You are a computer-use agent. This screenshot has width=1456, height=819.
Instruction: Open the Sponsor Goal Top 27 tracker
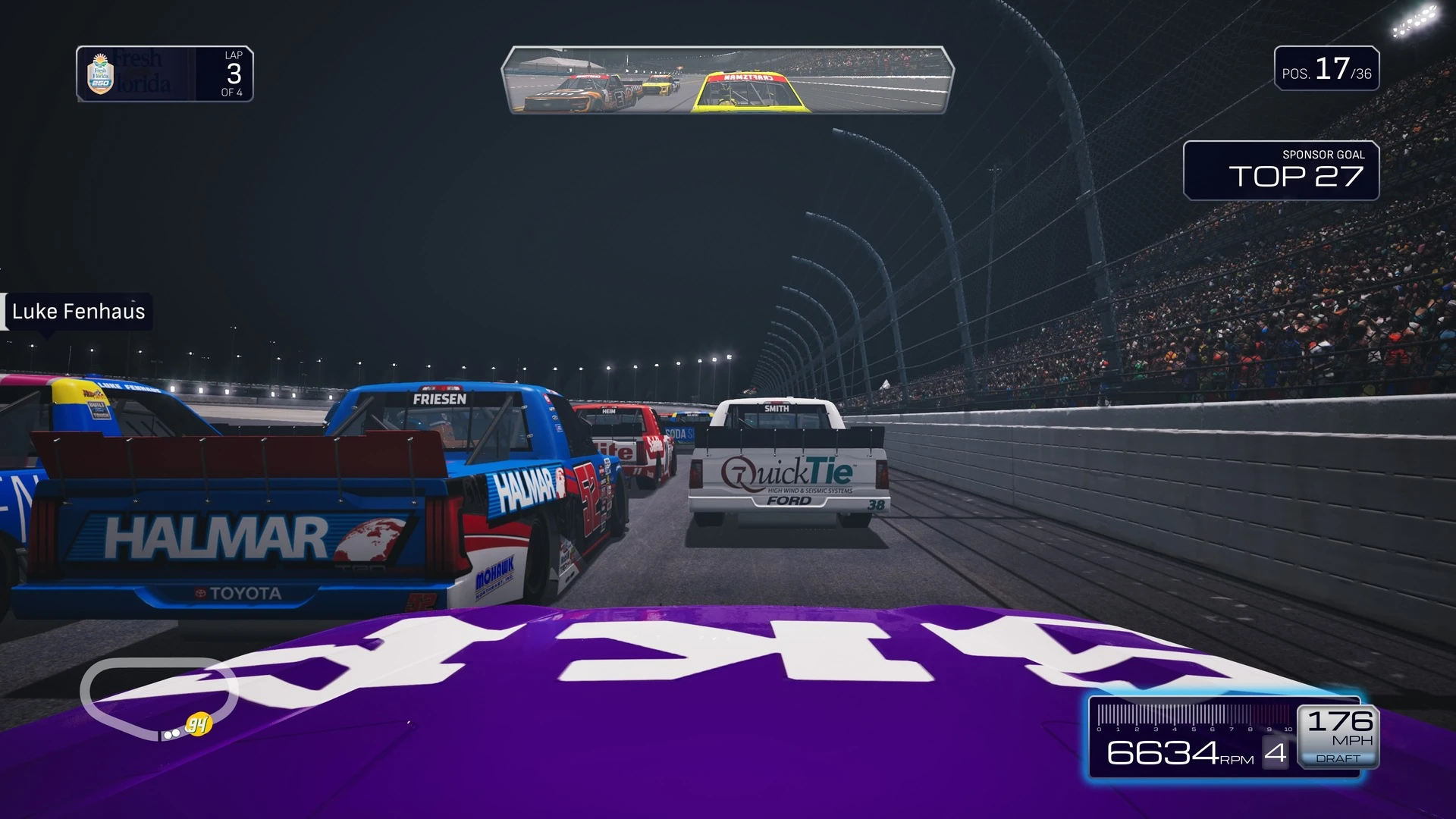[x=1281, y=171]
